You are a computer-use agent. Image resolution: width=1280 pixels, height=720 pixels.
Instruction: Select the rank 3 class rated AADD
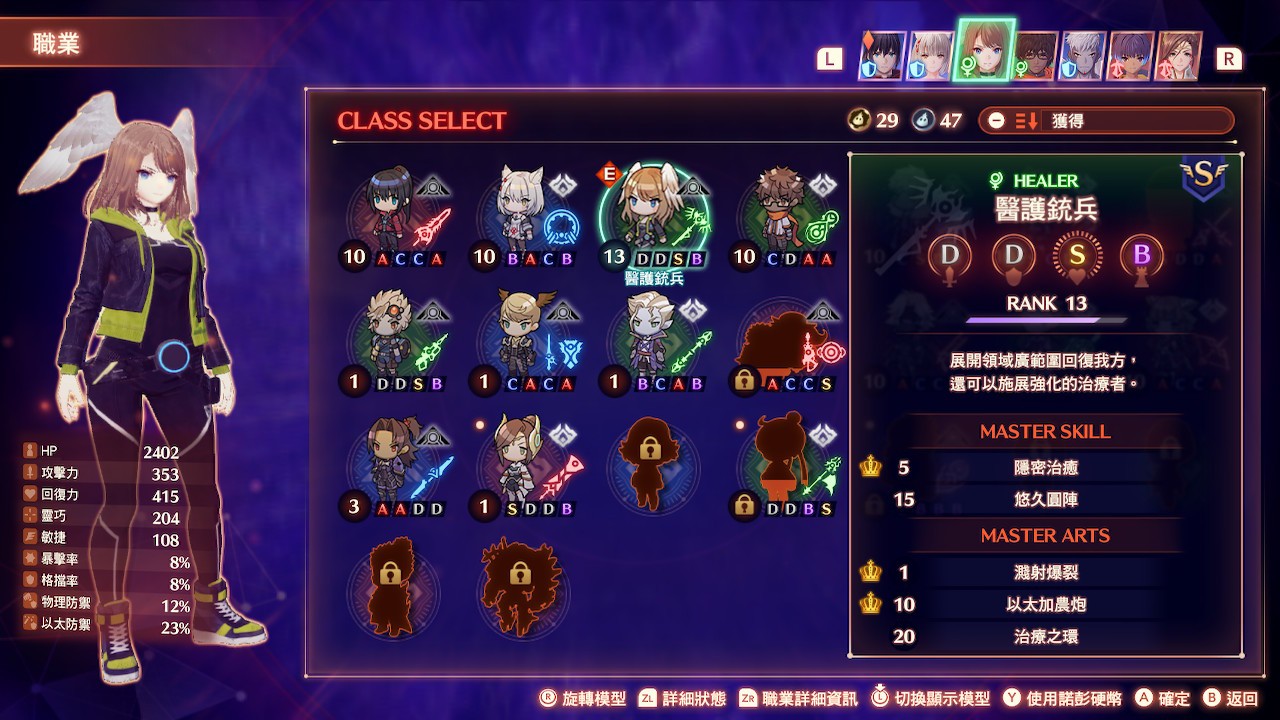click(395, 465)
